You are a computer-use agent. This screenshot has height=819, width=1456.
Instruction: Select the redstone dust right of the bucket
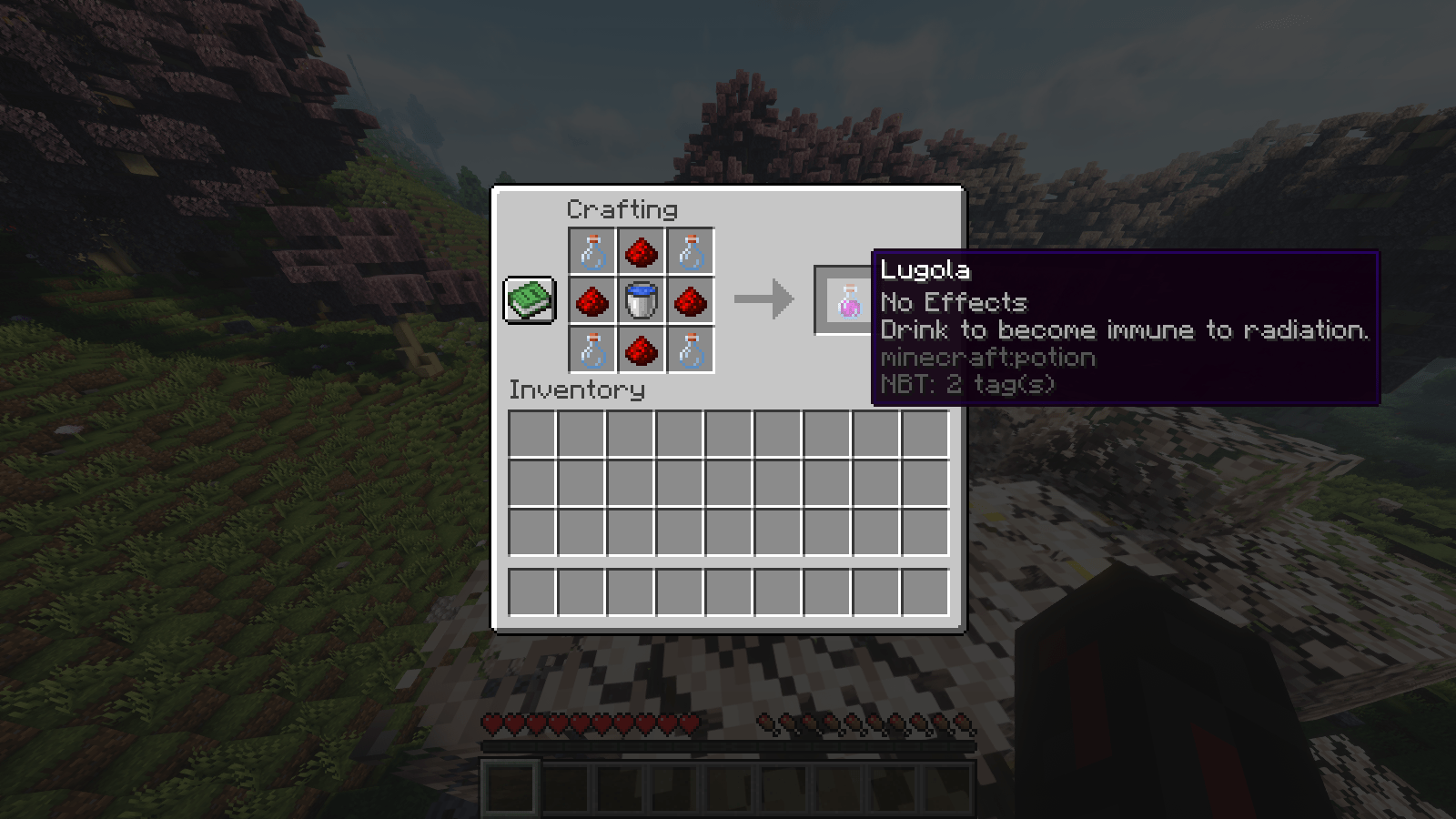coord(692,301)
